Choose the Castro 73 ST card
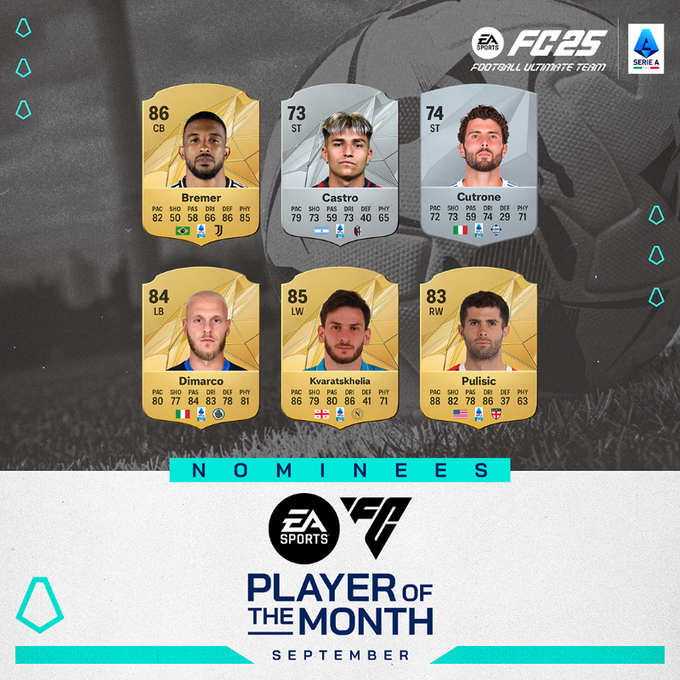Viewport: 680px width, 680px height. pyautogui.click(x=340, y=165)
